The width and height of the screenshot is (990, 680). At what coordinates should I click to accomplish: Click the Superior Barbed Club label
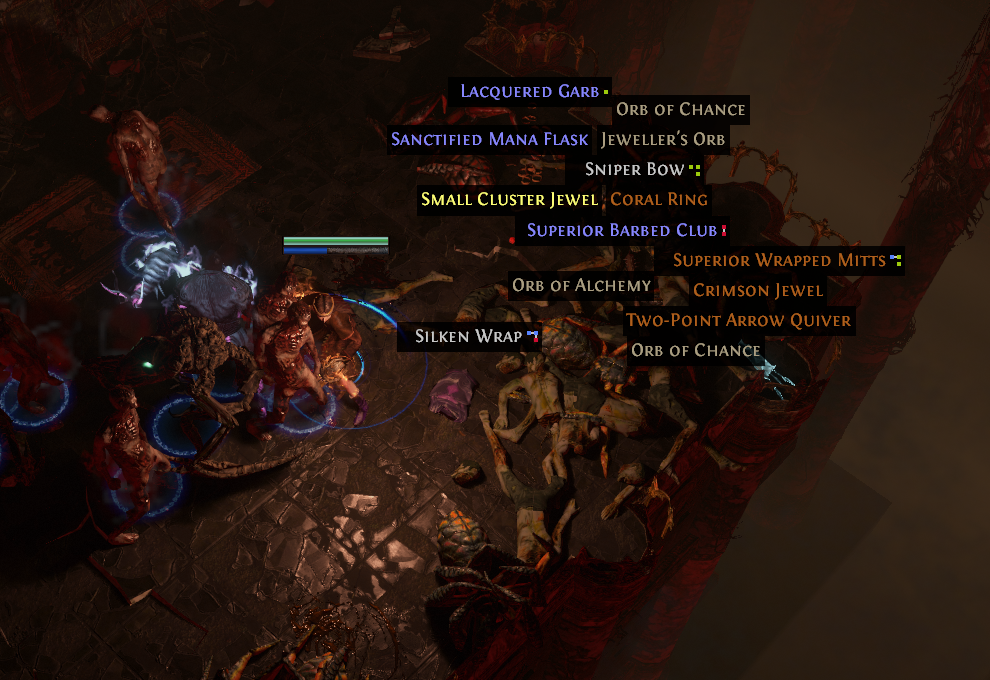pyautogui.click(x=622, y=230)
